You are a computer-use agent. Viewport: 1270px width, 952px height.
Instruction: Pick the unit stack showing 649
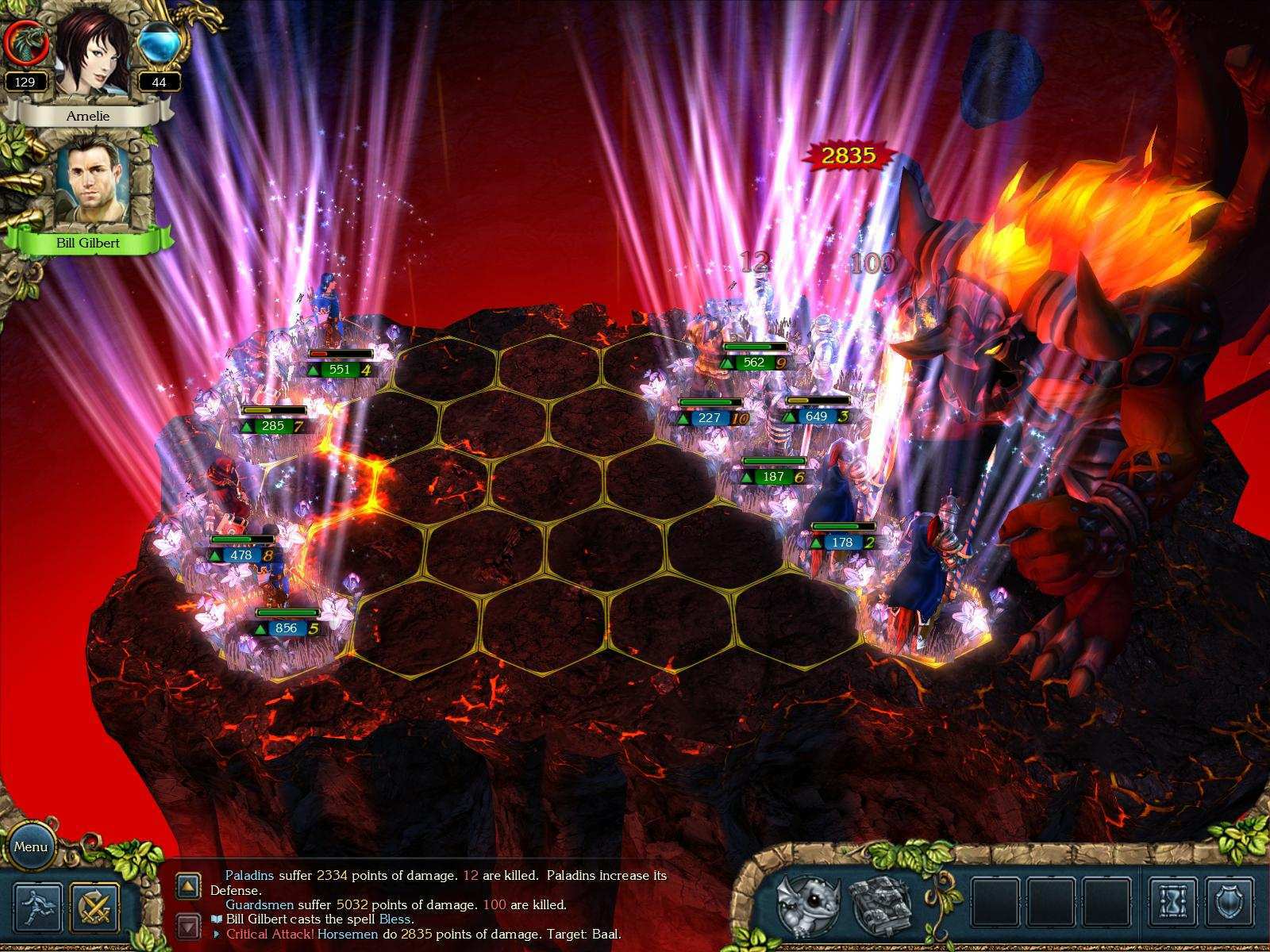(816, 416)
